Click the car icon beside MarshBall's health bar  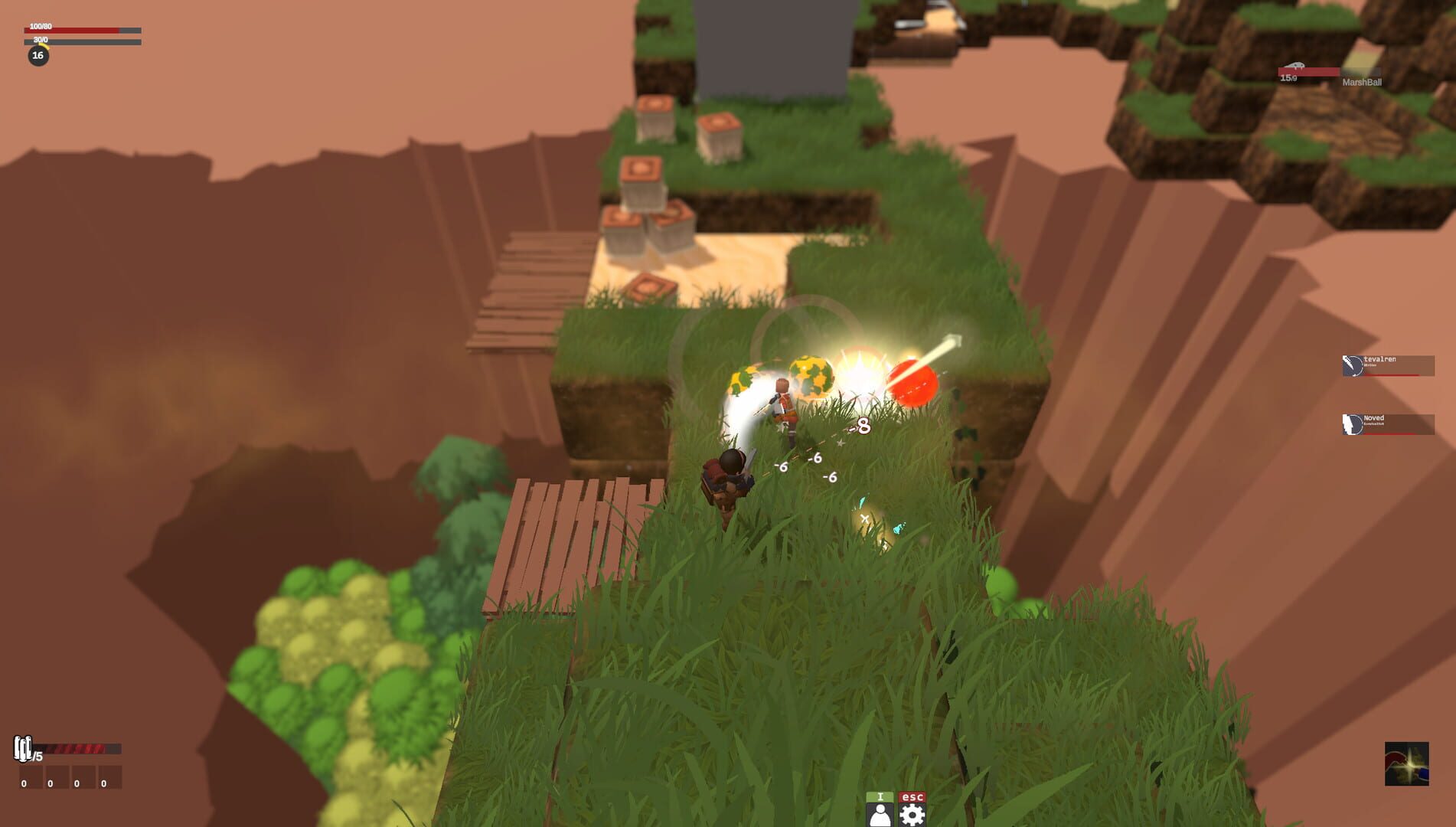coord(1294,65)
